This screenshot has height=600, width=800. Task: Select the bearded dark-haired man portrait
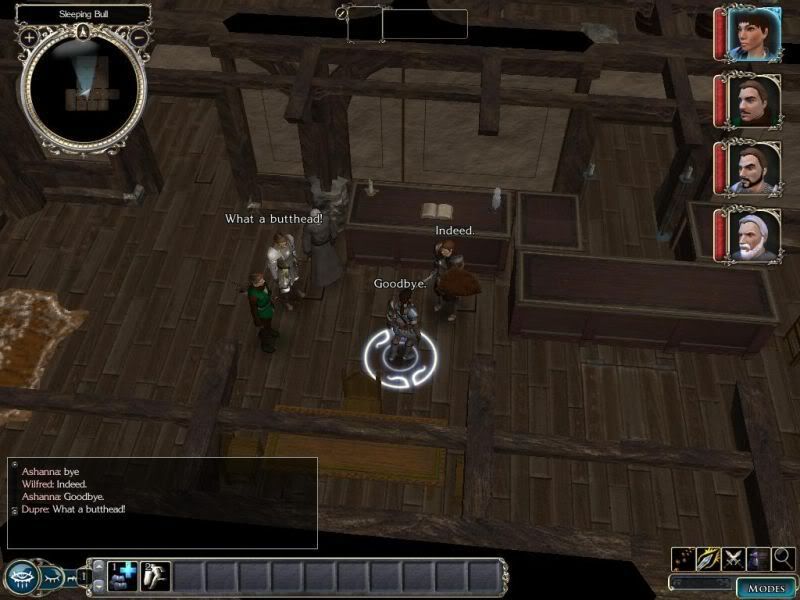coord(746,167)
